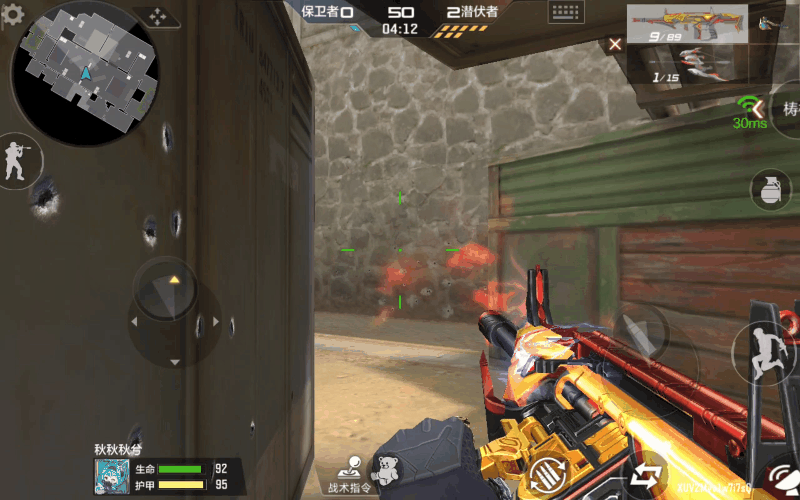Swap weapons with the two-arrow button
The image size is (800, 500).
click(645, 475)
